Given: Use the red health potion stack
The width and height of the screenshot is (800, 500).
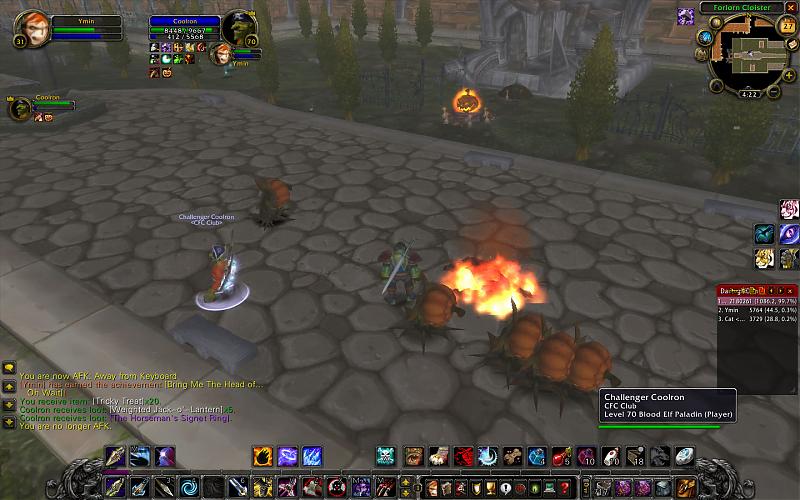Looking at the screenshot, I should click(x=560, y=457).
